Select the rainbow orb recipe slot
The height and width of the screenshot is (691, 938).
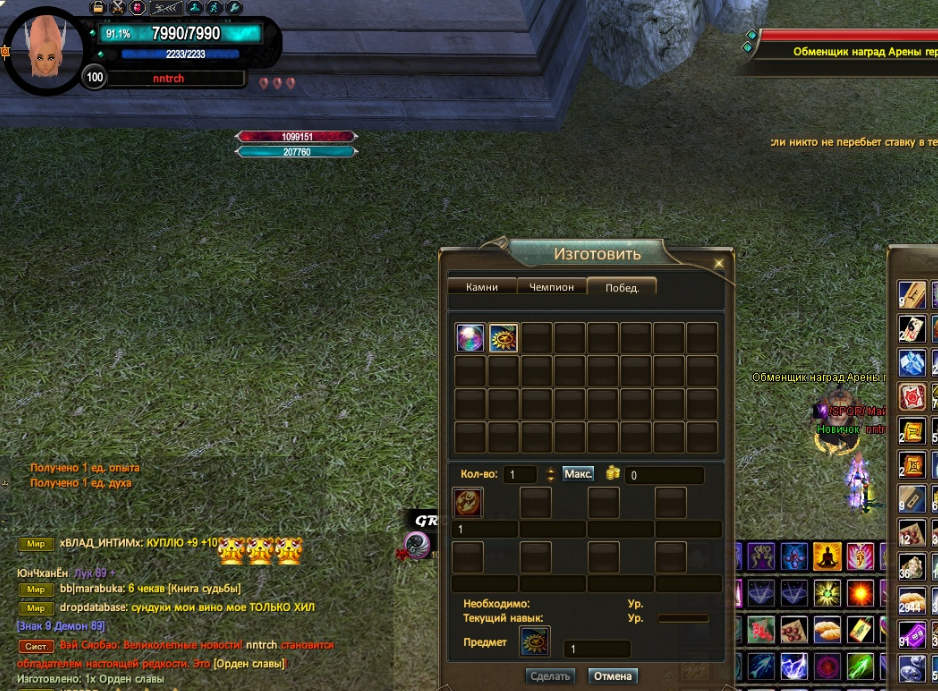[470, 337]
